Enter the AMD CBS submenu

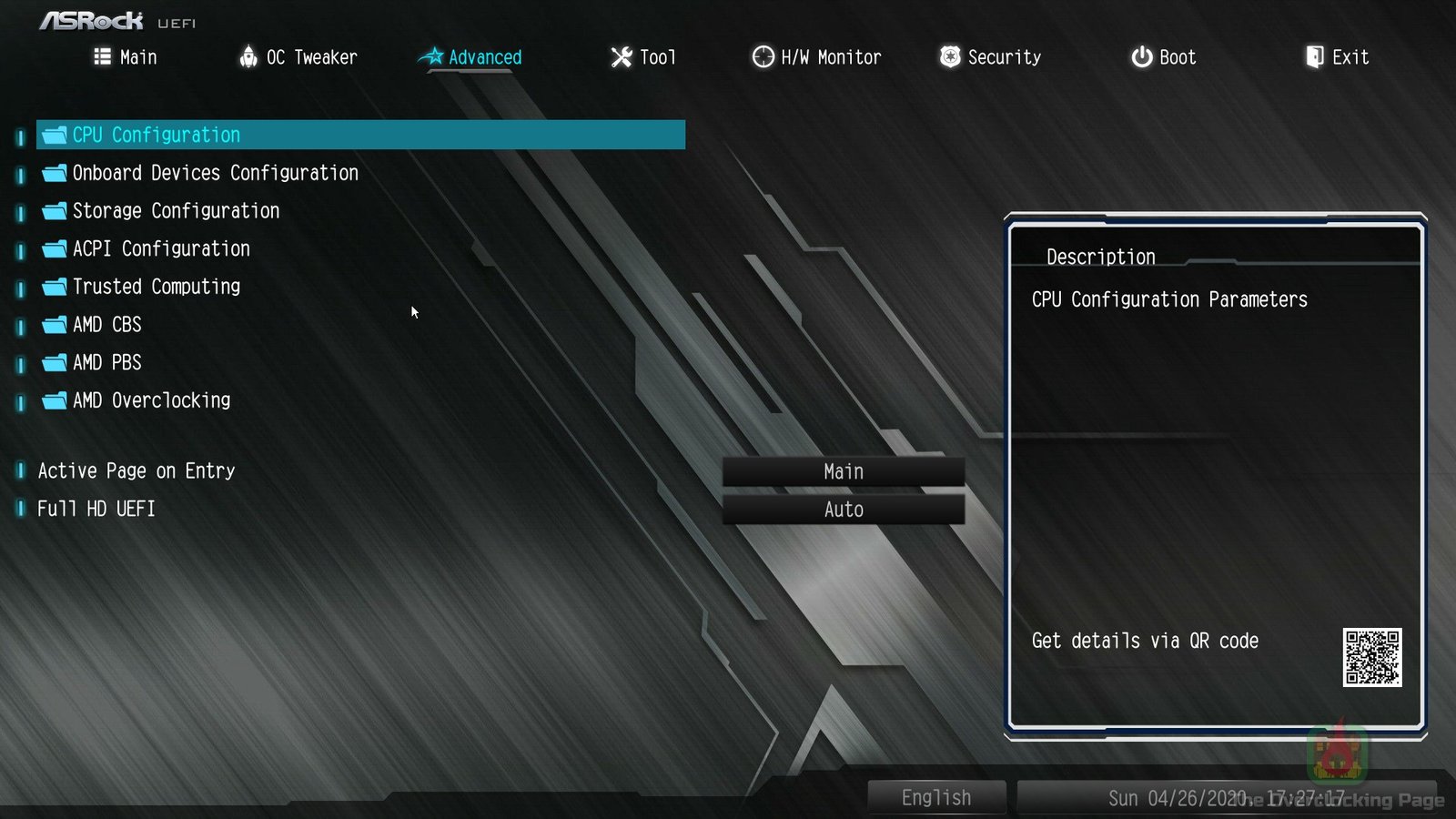tap(107, 325)
